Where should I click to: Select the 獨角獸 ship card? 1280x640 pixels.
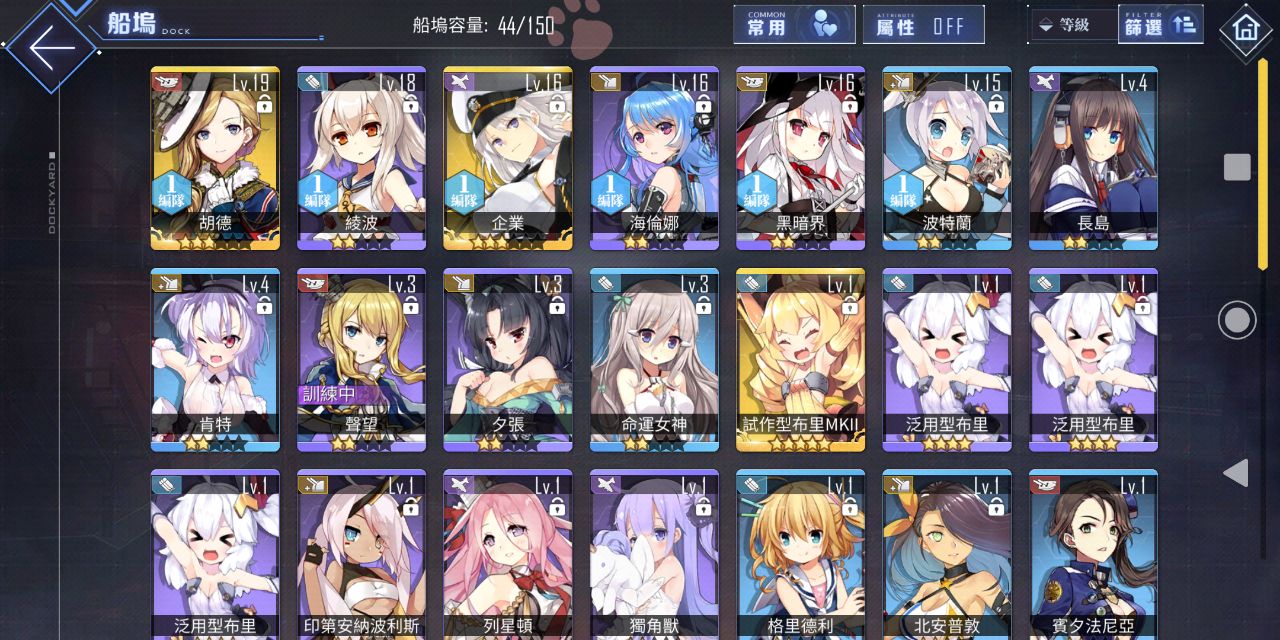[654, 554]
